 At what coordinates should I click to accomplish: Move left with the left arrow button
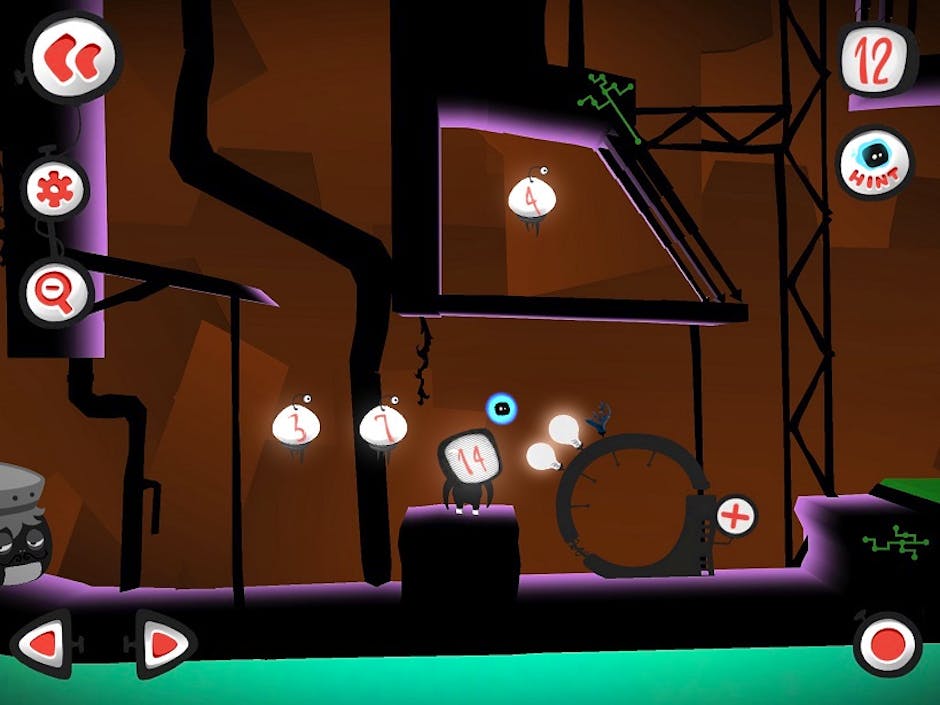(42, 644)
